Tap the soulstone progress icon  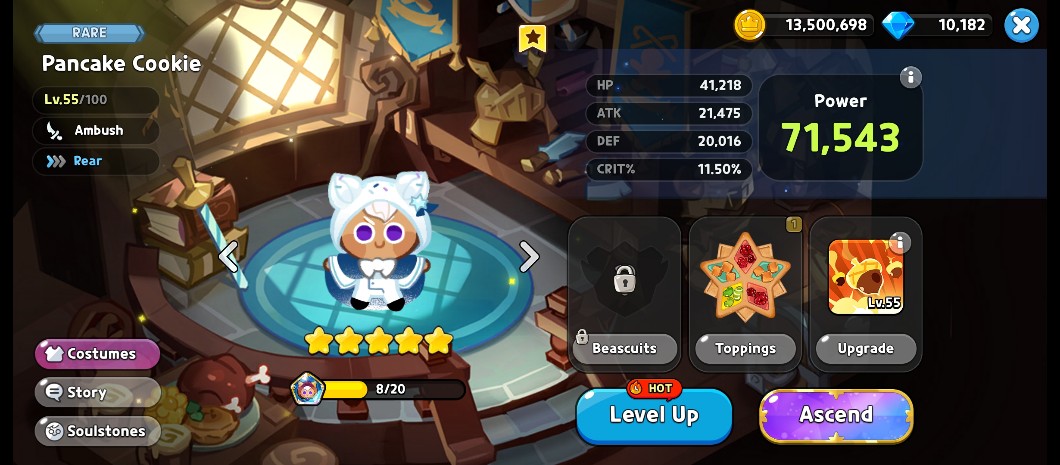[x=307, y=389]
